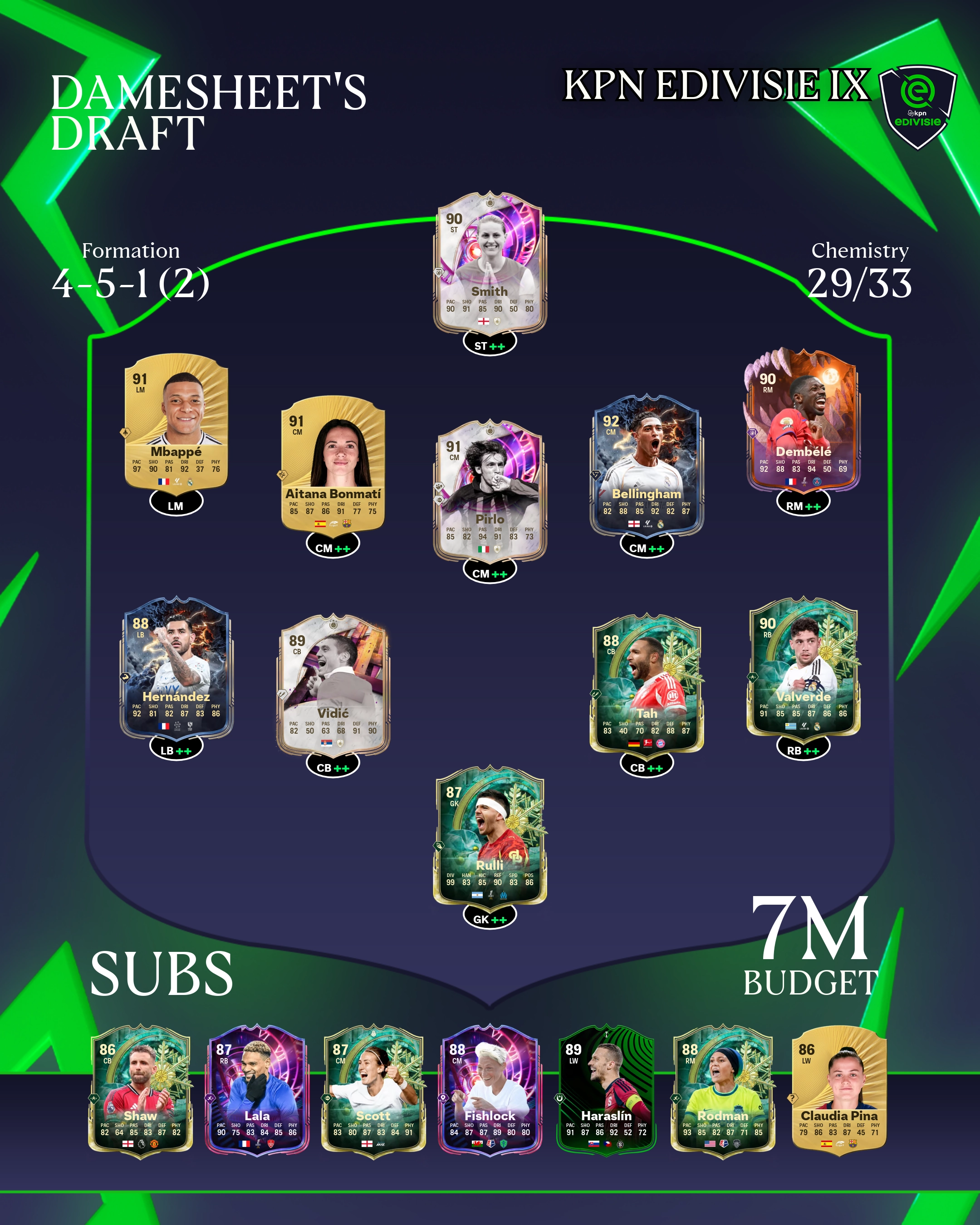
Task: Select the Dembélé right midfielder card
Action: coord(803,421)
